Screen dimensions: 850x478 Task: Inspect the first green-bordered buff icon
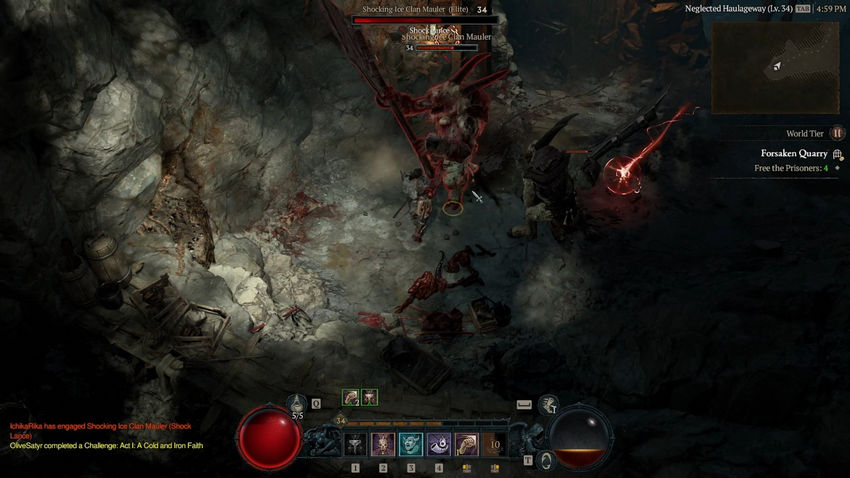tap(351, 397)
